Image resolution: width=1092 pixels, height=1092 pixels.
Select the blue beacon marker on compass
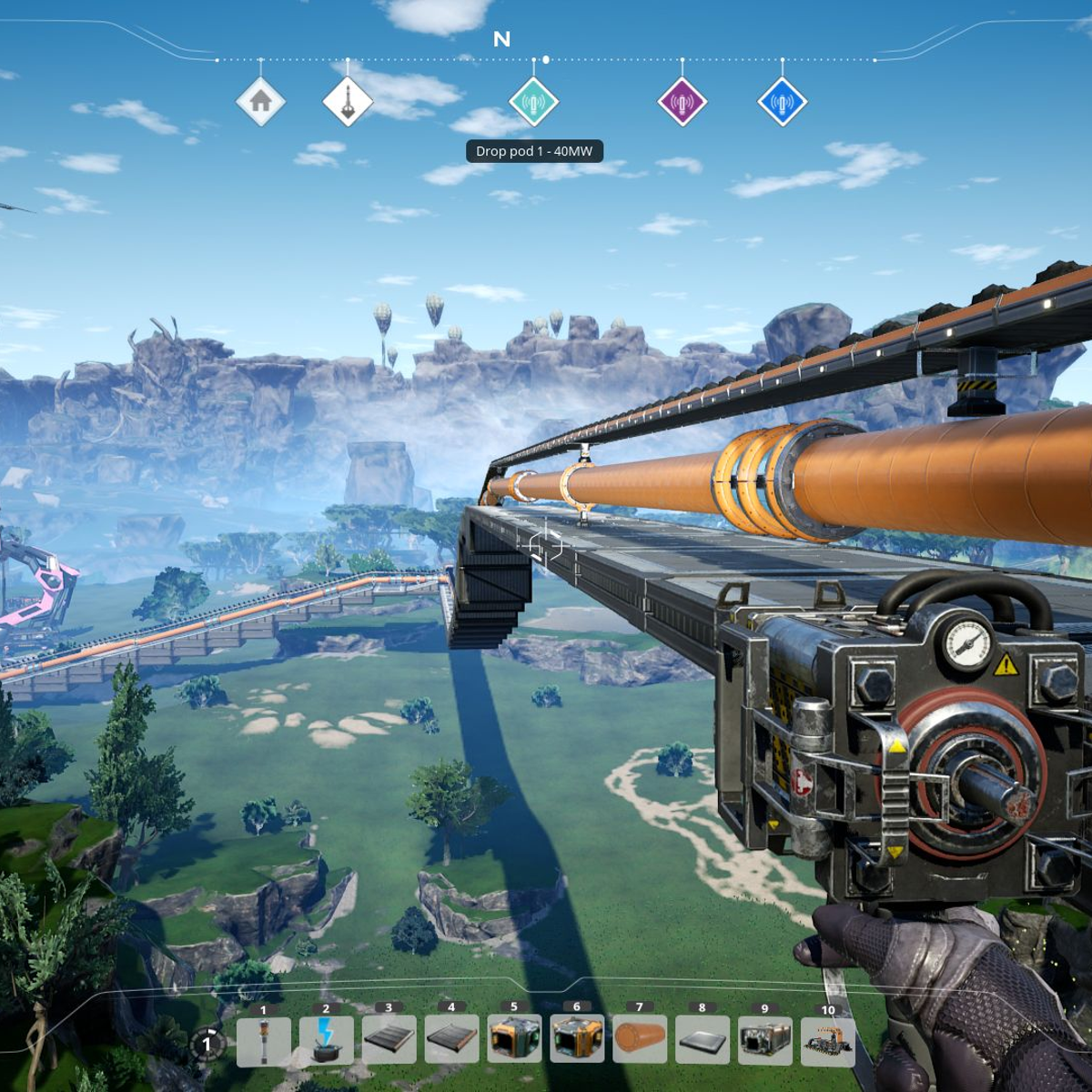(783, 101)
